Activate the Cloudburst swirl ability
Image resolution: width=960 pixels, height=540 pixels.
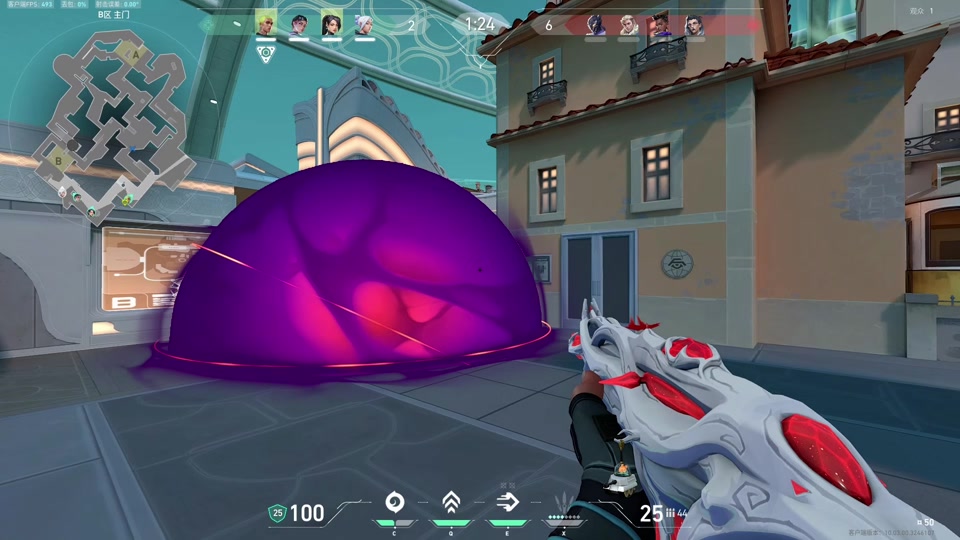[394, 502]
